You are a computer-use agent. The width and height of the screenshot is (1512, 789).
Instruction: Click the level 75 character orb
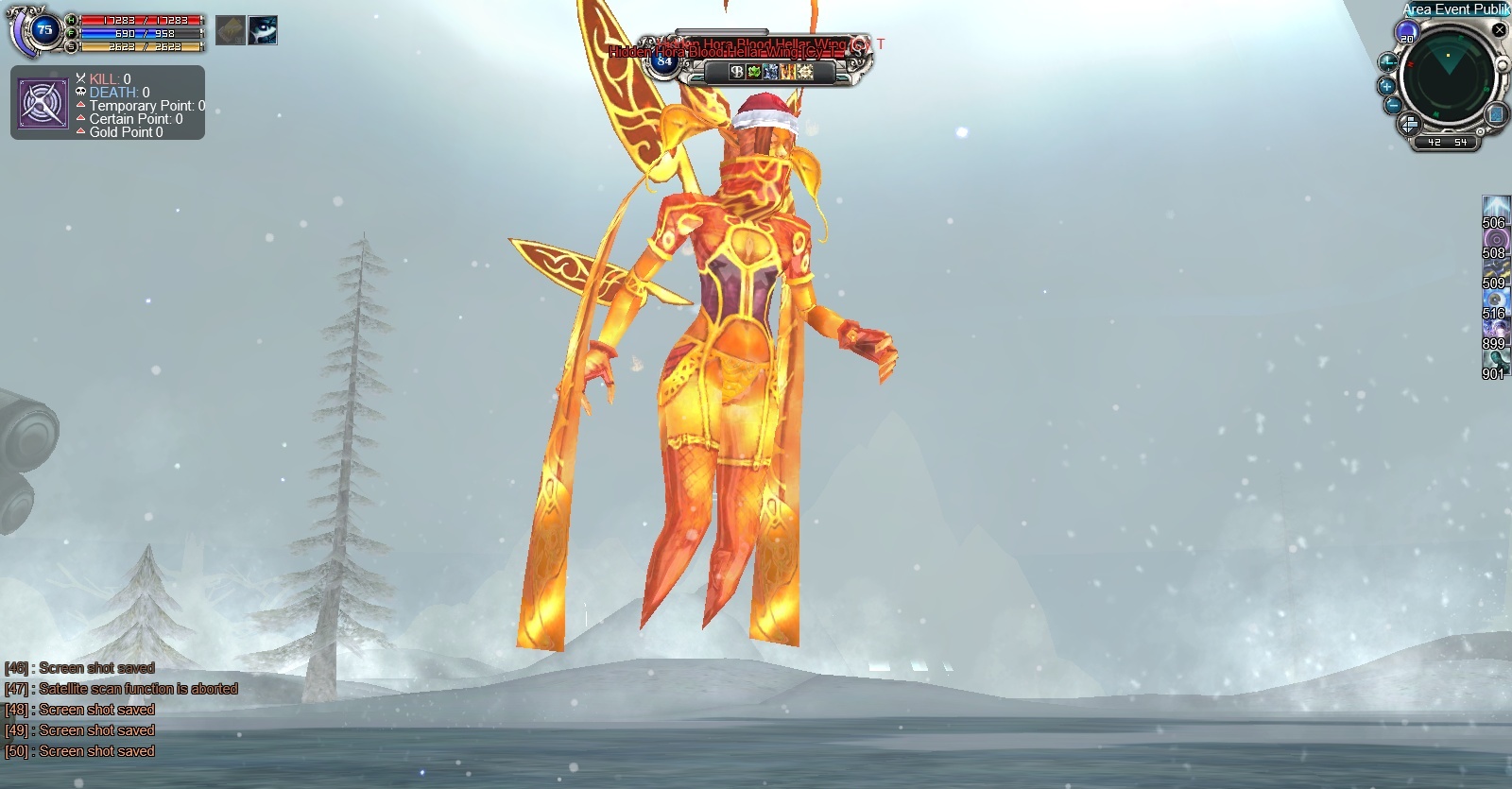pyautogui.click(x=43, y=30)
